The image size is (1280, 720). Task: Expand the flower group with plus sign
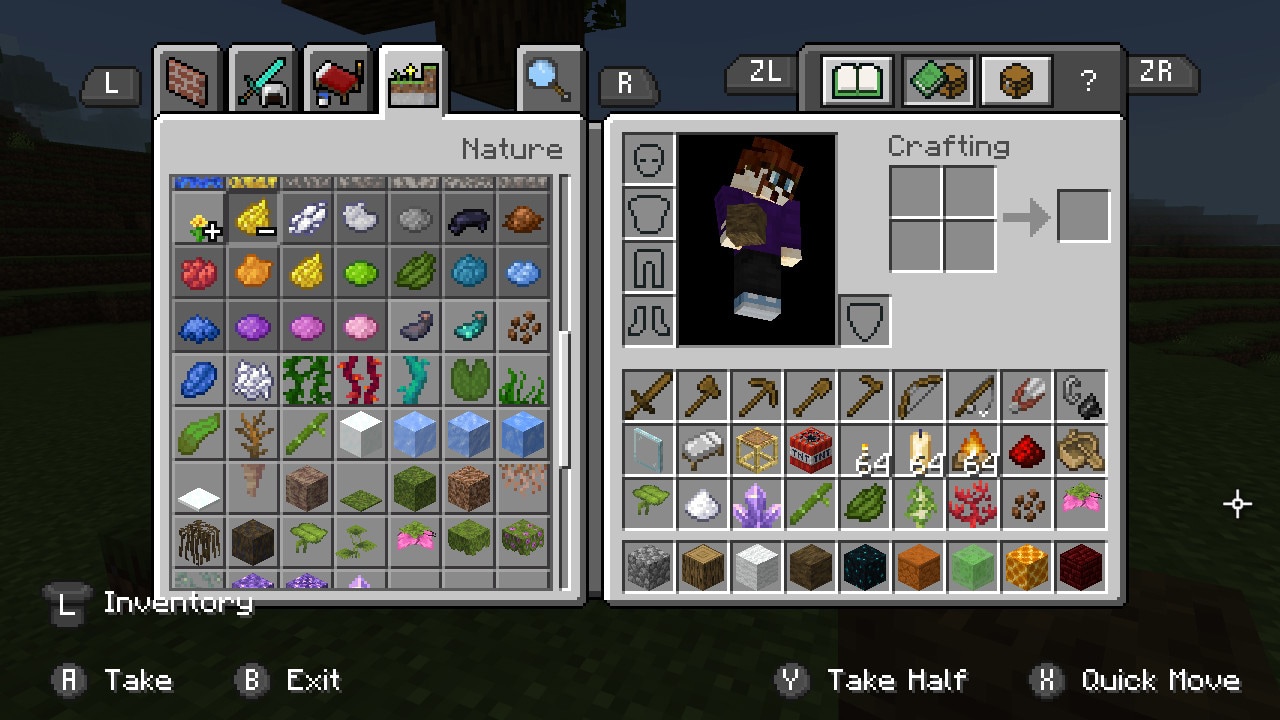click(199, 218)
